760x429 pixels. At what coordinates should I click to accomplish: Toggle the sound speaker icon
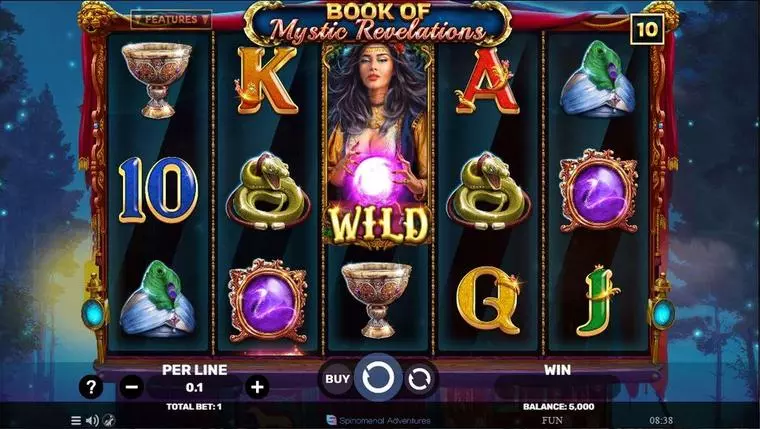pyautogui.click(x=92, y=421)
